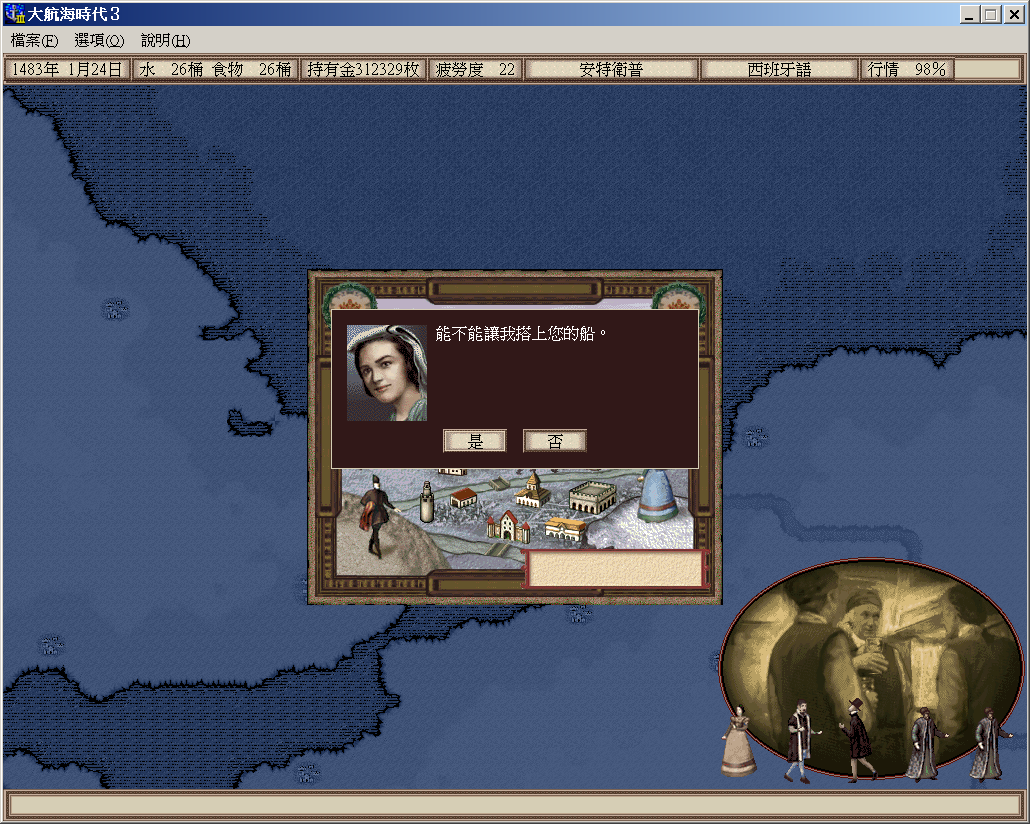Decline the request with 否
Image resolution: width=1030 pixels, height=824 pixels.
554,441
